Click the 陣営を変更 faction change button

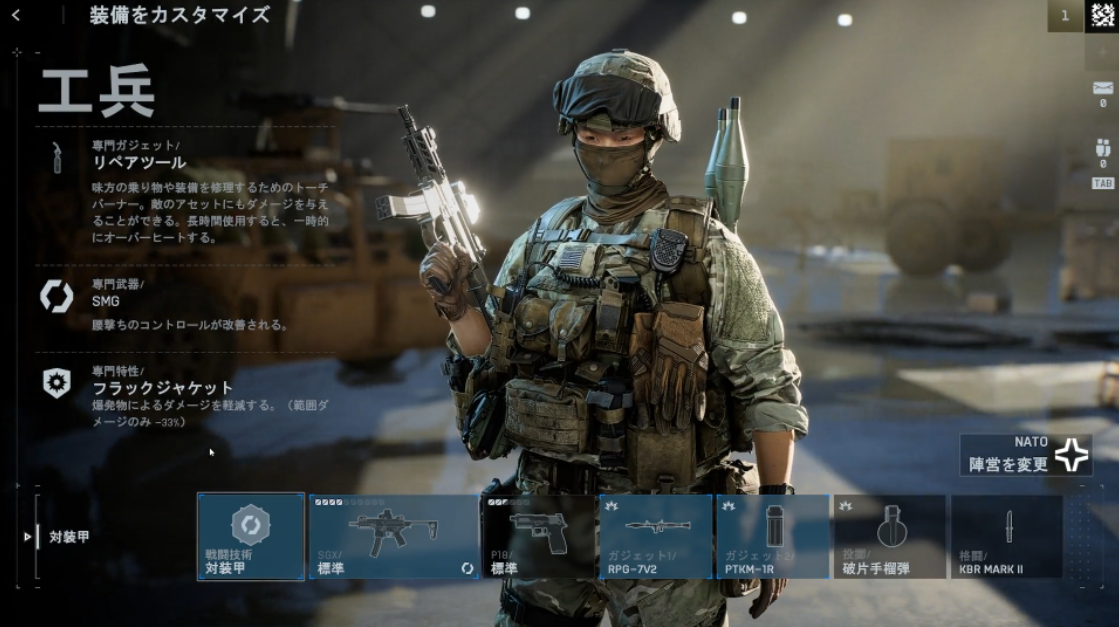click(1025, 455)
